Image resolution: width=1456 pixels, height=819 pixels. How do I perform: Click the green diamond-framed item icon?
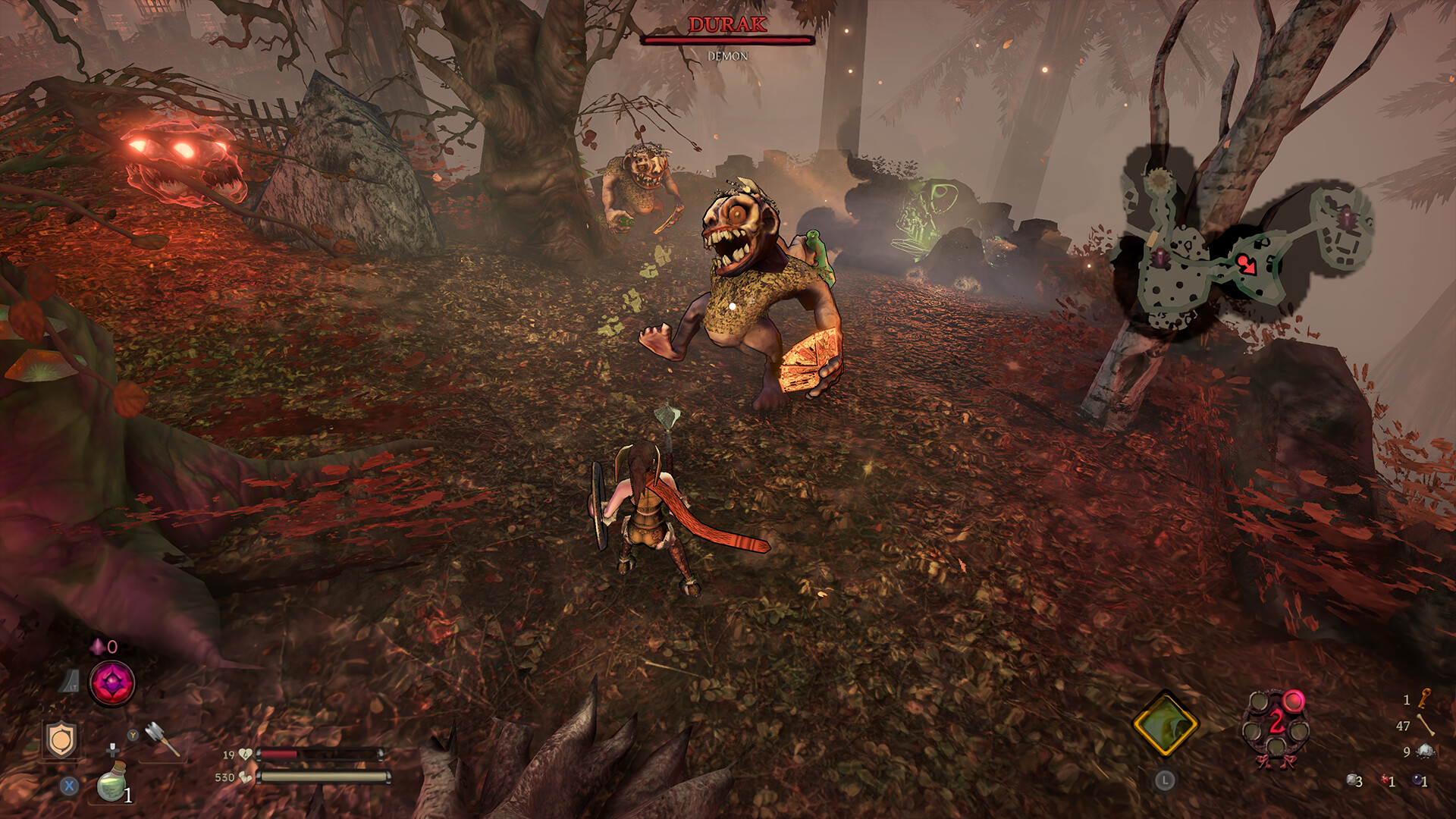pos(1165,723)
